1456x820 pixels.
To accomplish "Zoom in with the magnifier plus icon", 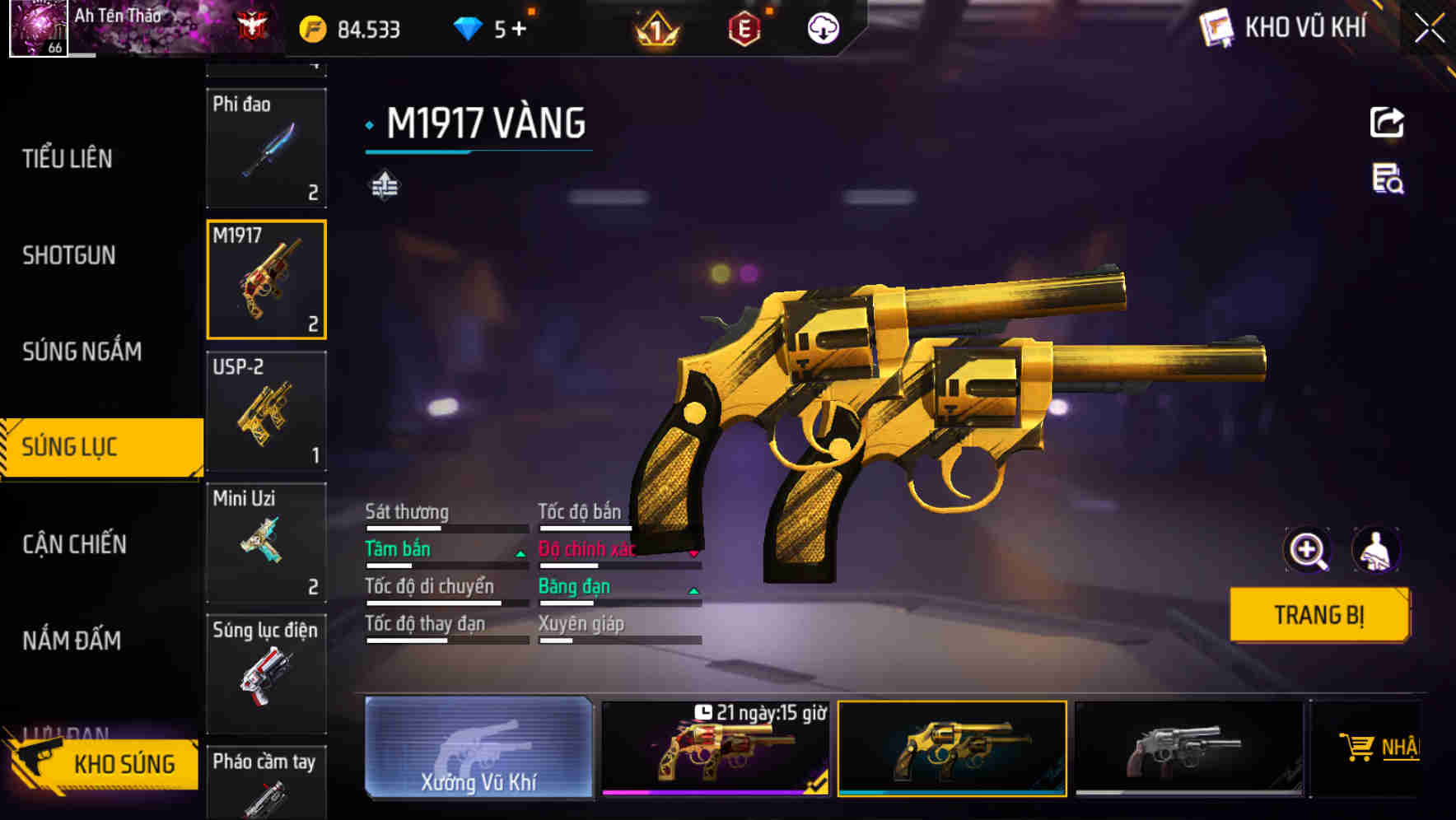I will (1307, 550).
